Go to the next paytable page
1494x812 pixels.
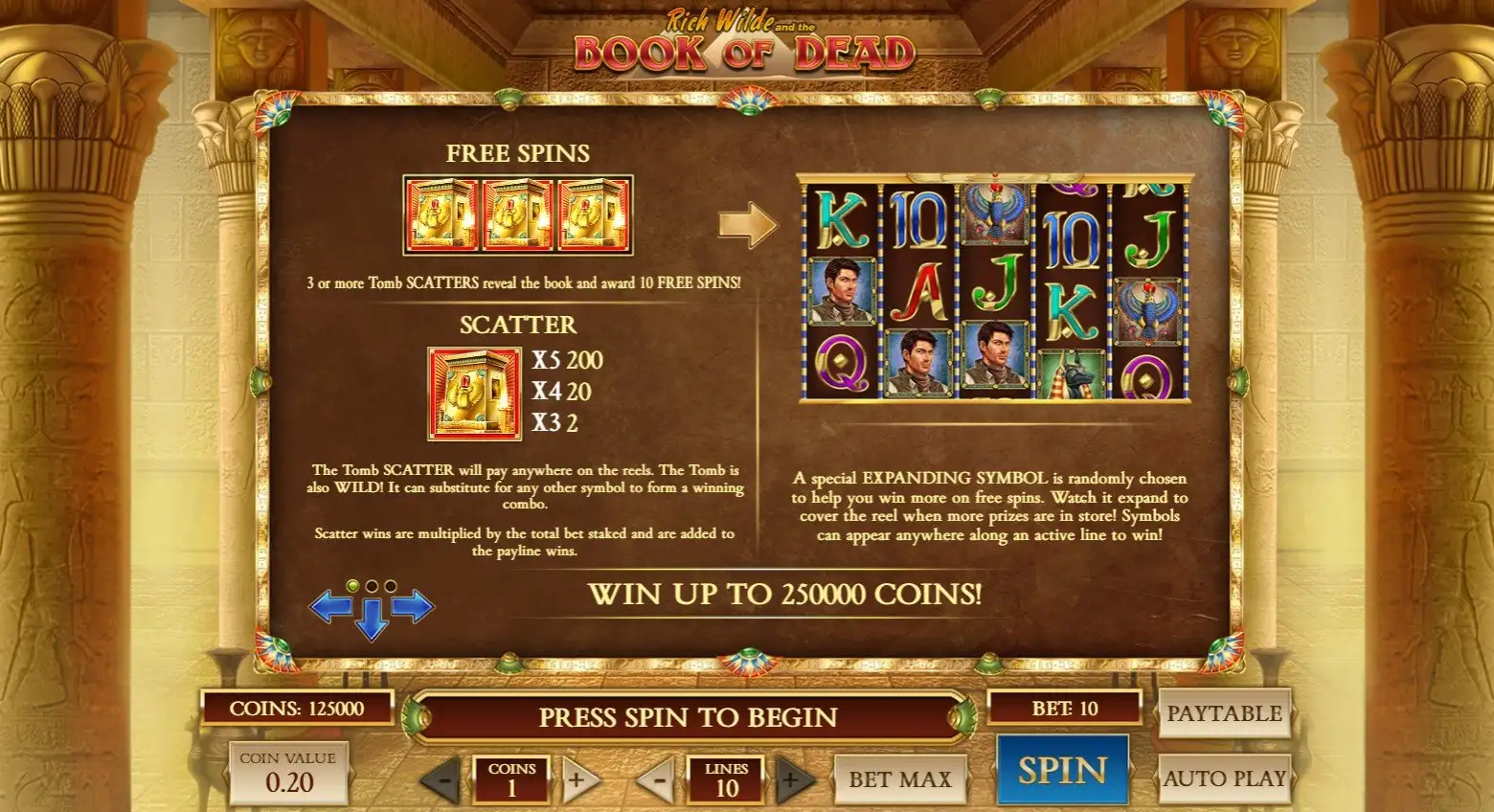pyautogui.click(x=414, y=606)
